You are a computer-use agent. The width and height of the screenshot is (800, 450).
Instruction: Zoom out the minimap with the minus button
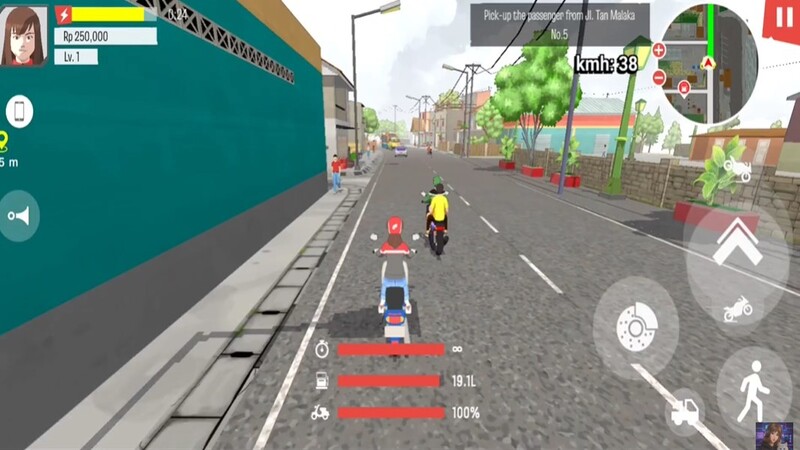[x=659, y=77]
